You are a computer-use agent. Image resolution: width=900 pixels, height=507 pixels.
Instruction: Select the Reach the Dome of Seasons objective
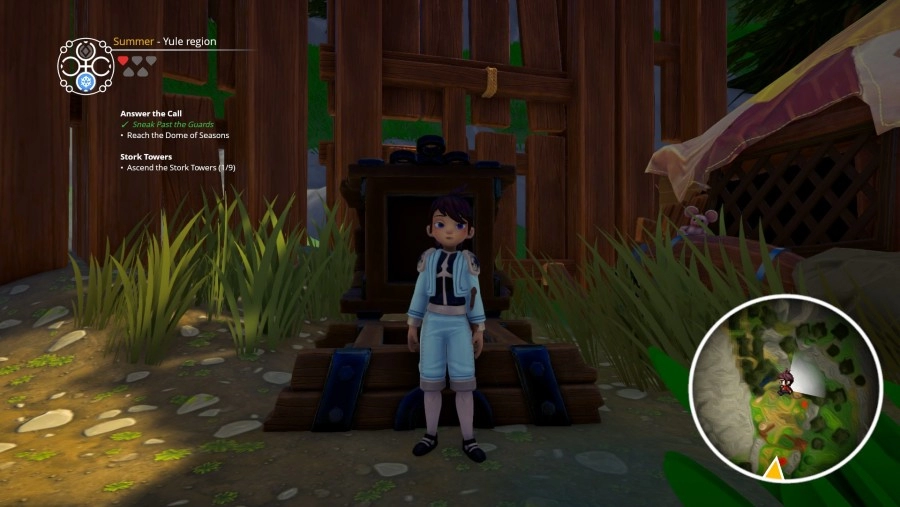pos(177,135)
